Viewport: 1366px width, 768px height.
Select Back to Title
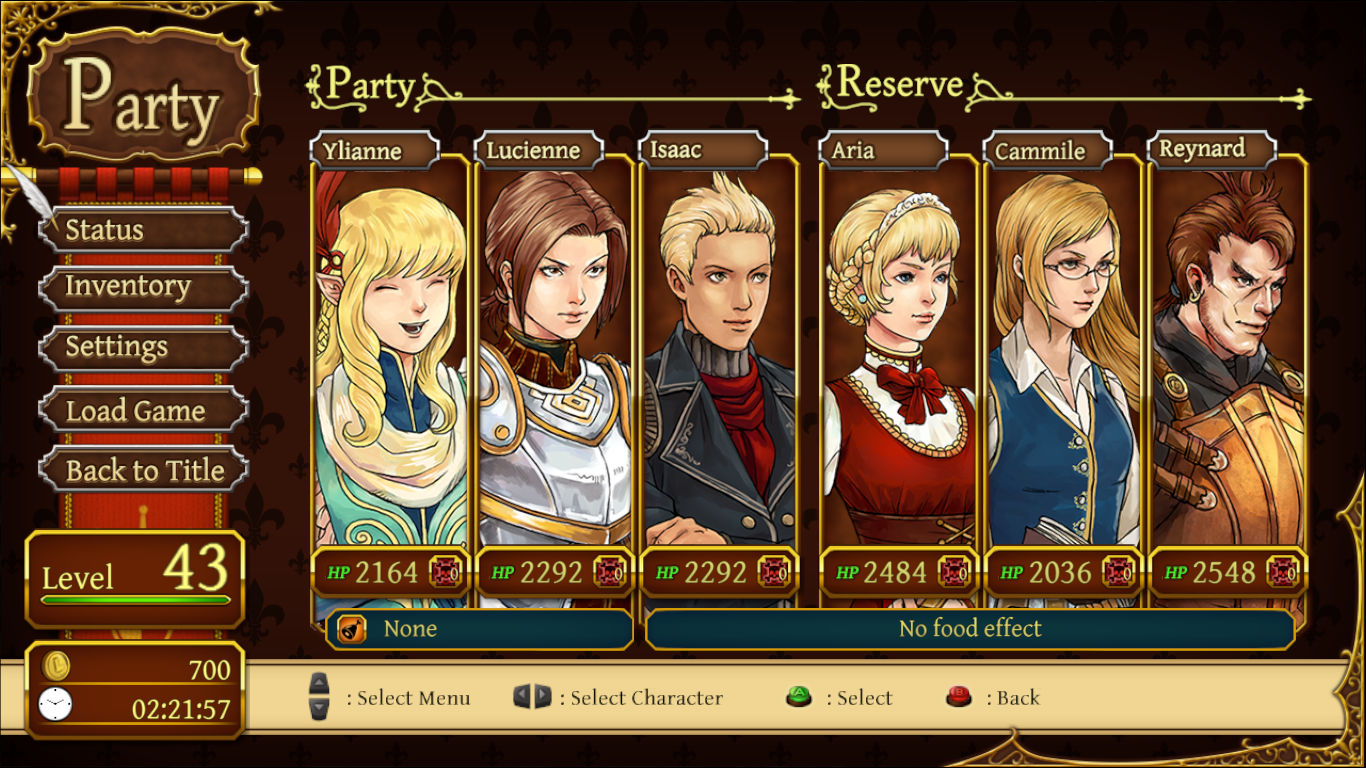143,470
